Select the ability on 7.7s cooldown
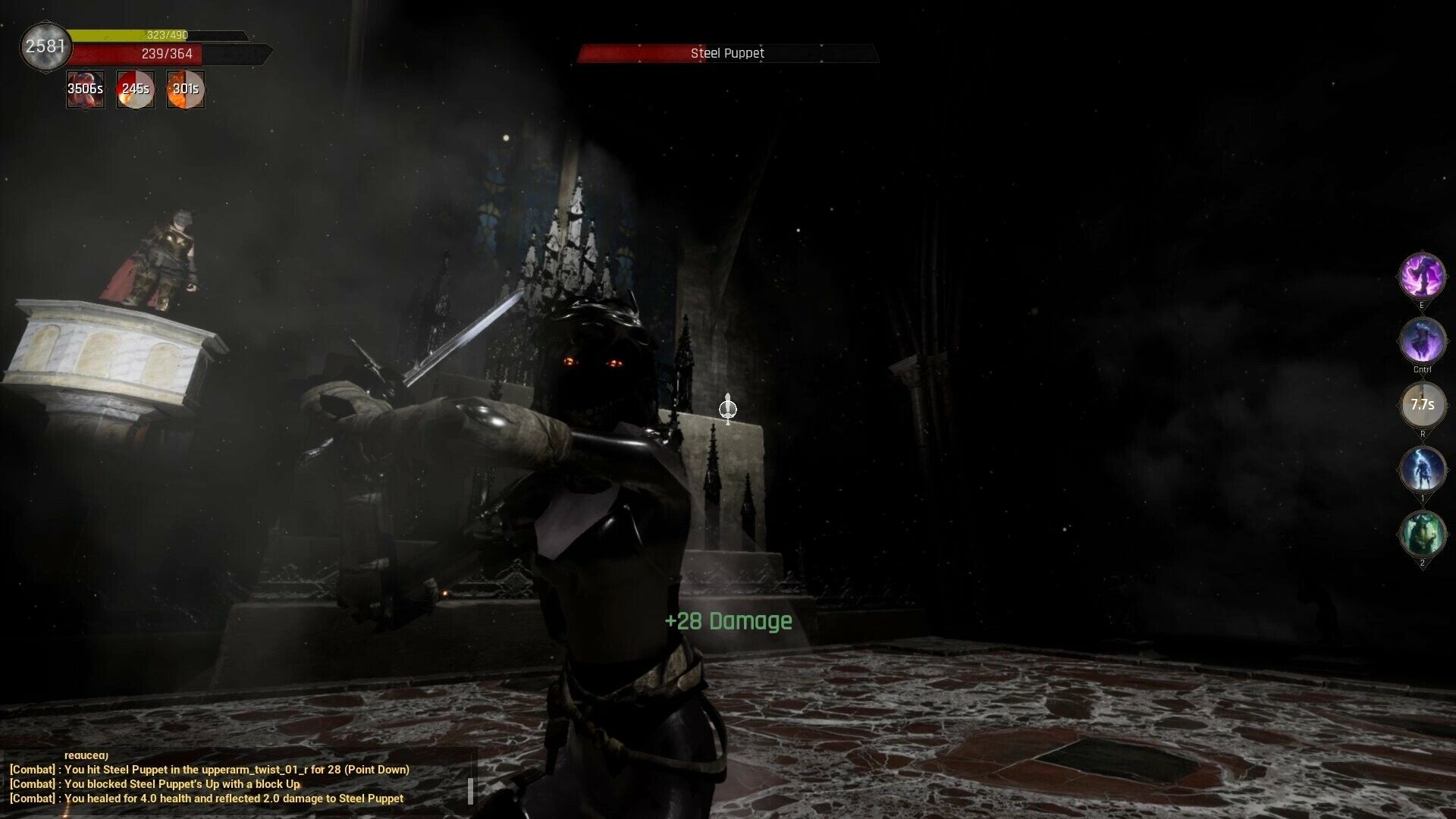Viewport: 1456px width, 819px height. coord(1423,405)
